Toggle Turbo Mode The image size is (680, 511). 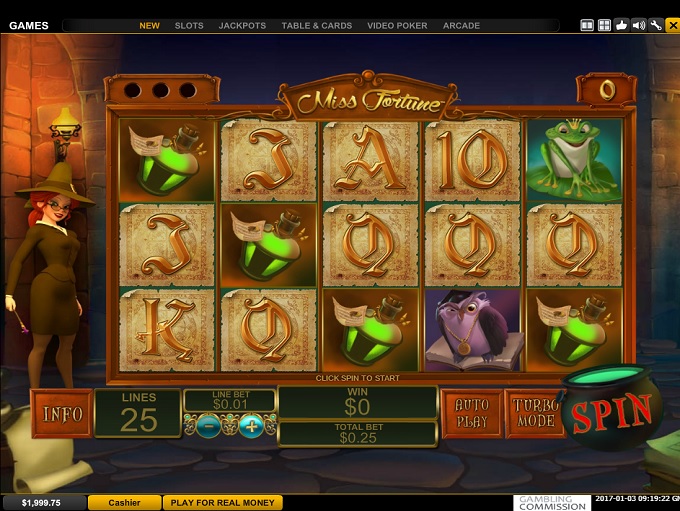(535, 413)
